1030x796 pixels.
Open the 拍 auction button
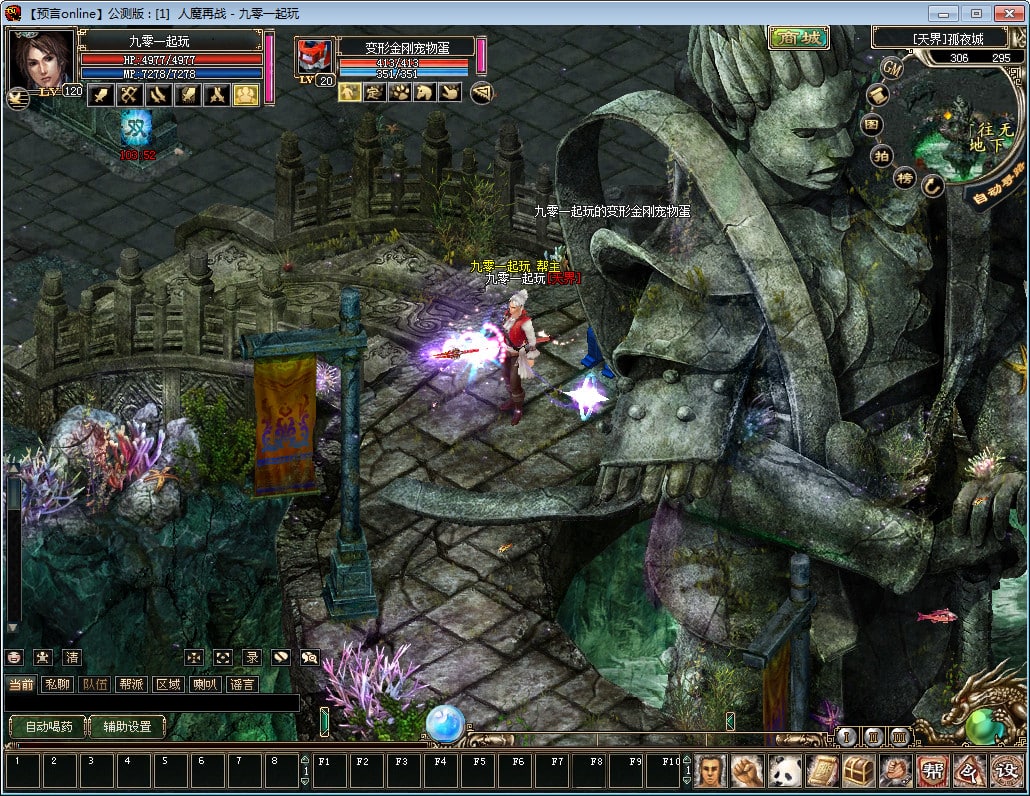pyautogui.click(x=882, y=155)
